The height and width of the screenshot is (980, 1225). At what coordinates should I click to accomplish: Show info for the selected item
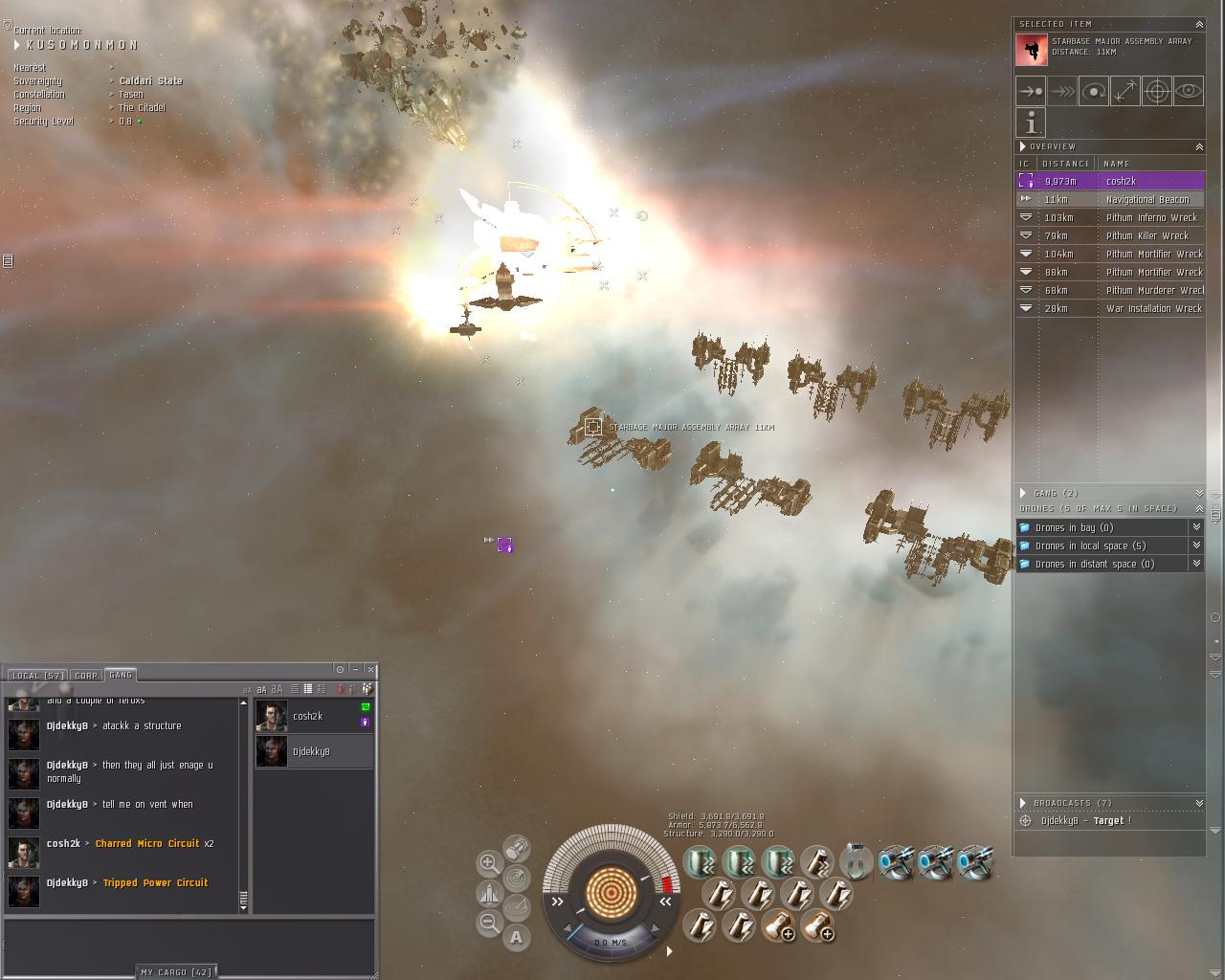tap(1031, 122)
